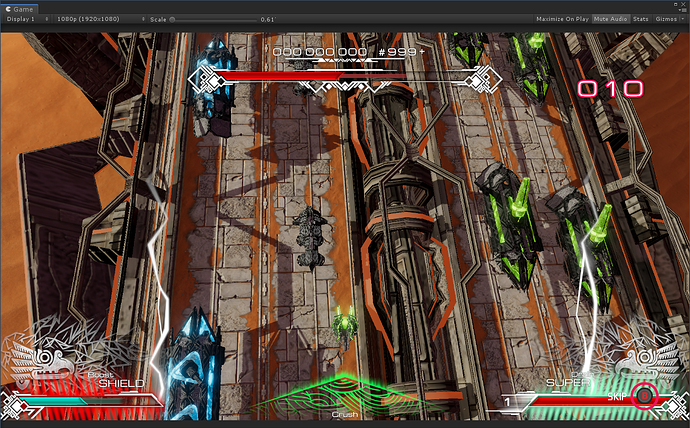Click the Scale slider handle
The image size is (690, 428).
click(171, 19)
